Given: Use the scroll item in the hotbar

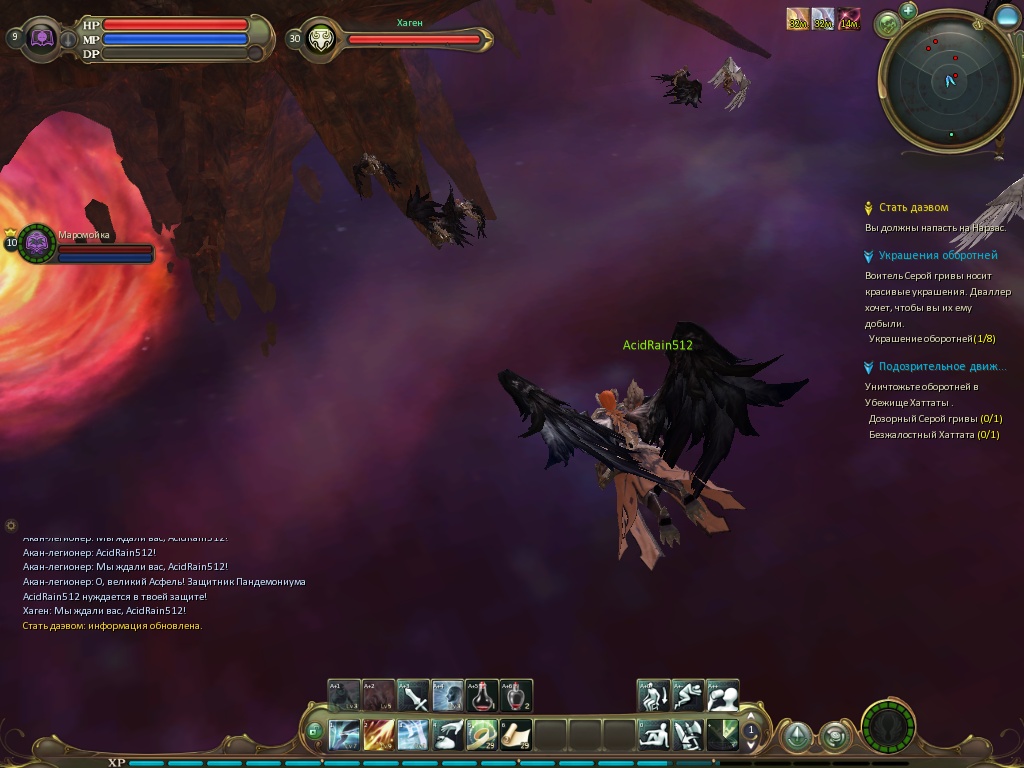Looking at the screenshot, I should coord(516,735).
